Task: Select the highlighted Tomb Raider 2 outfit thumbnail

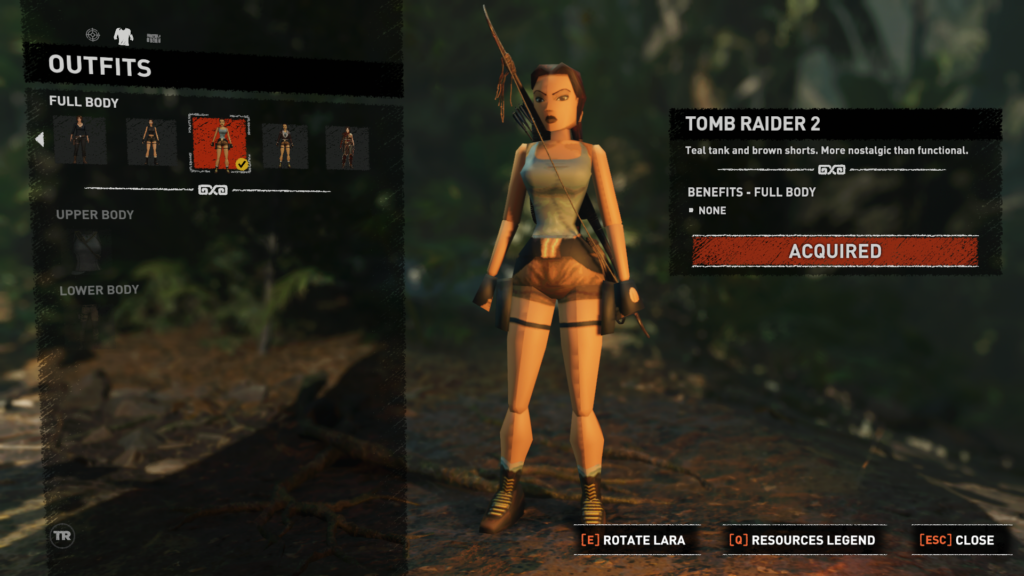Action: [x=220, y=142]
